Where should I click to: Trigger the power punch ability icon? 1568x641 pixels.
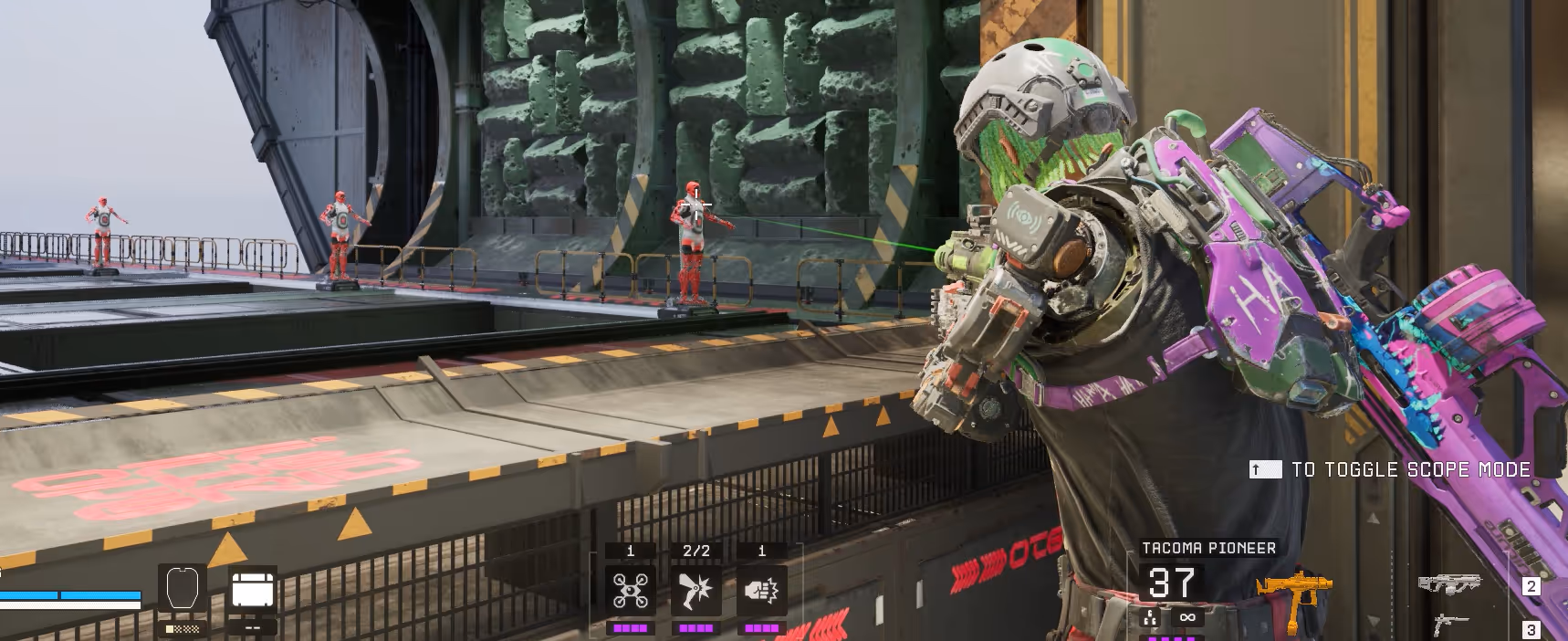(761, 590)
